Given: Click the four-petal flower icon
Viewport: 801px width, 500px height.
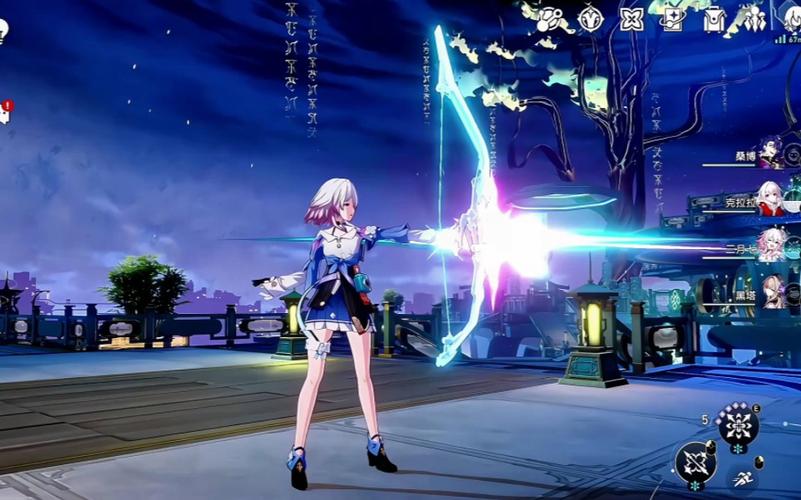Looking at the screenshot, I should (x=632, y=18).
